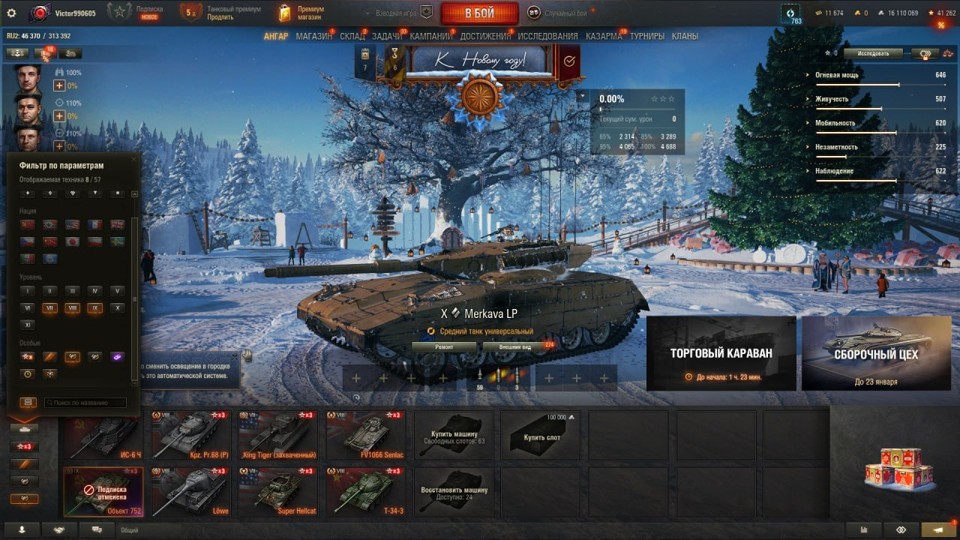Select the Löwe tank in the carousel

click(191, 490)
